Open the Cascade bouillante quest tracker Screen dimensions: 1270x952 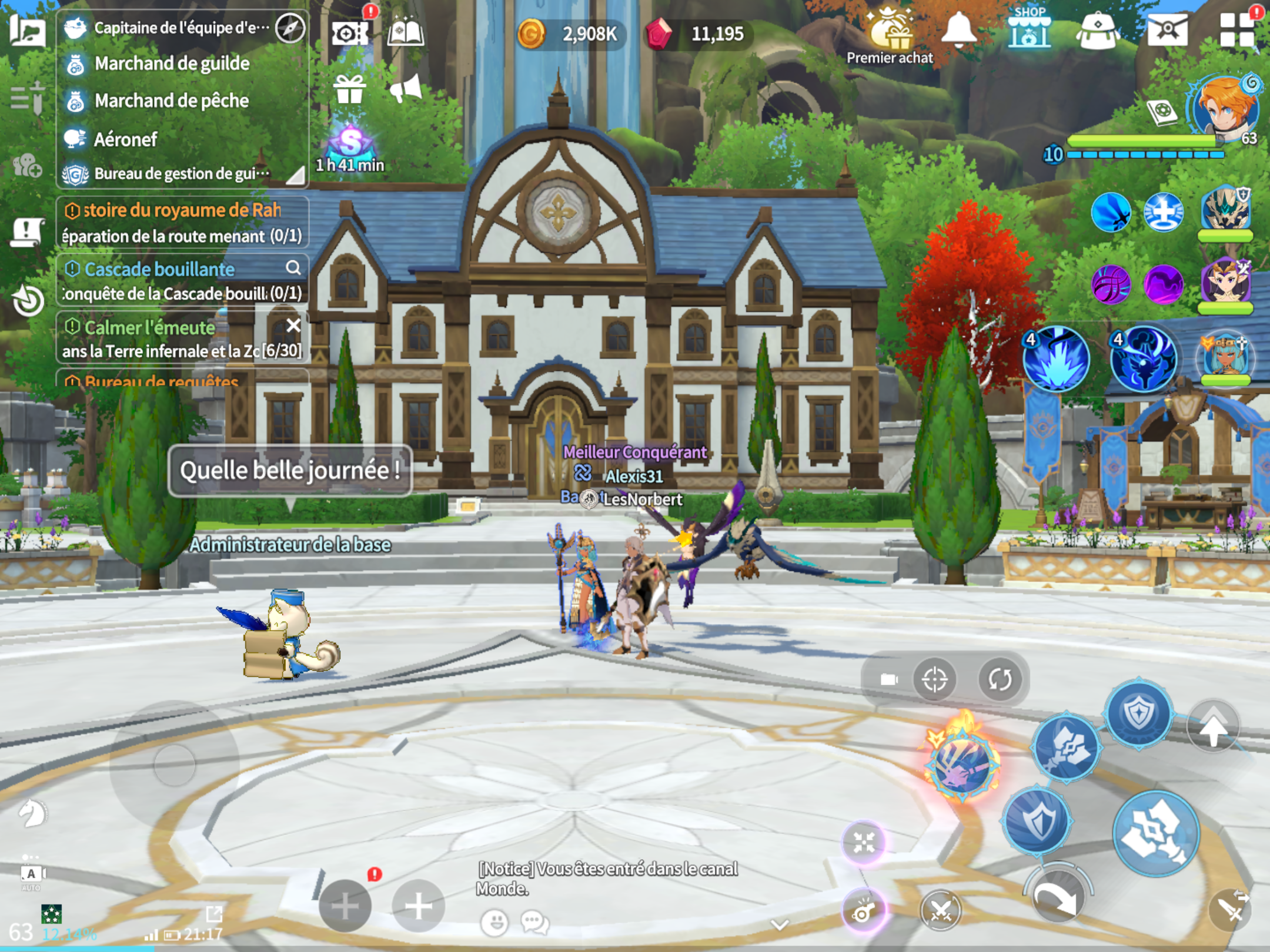tap(160, 269)
